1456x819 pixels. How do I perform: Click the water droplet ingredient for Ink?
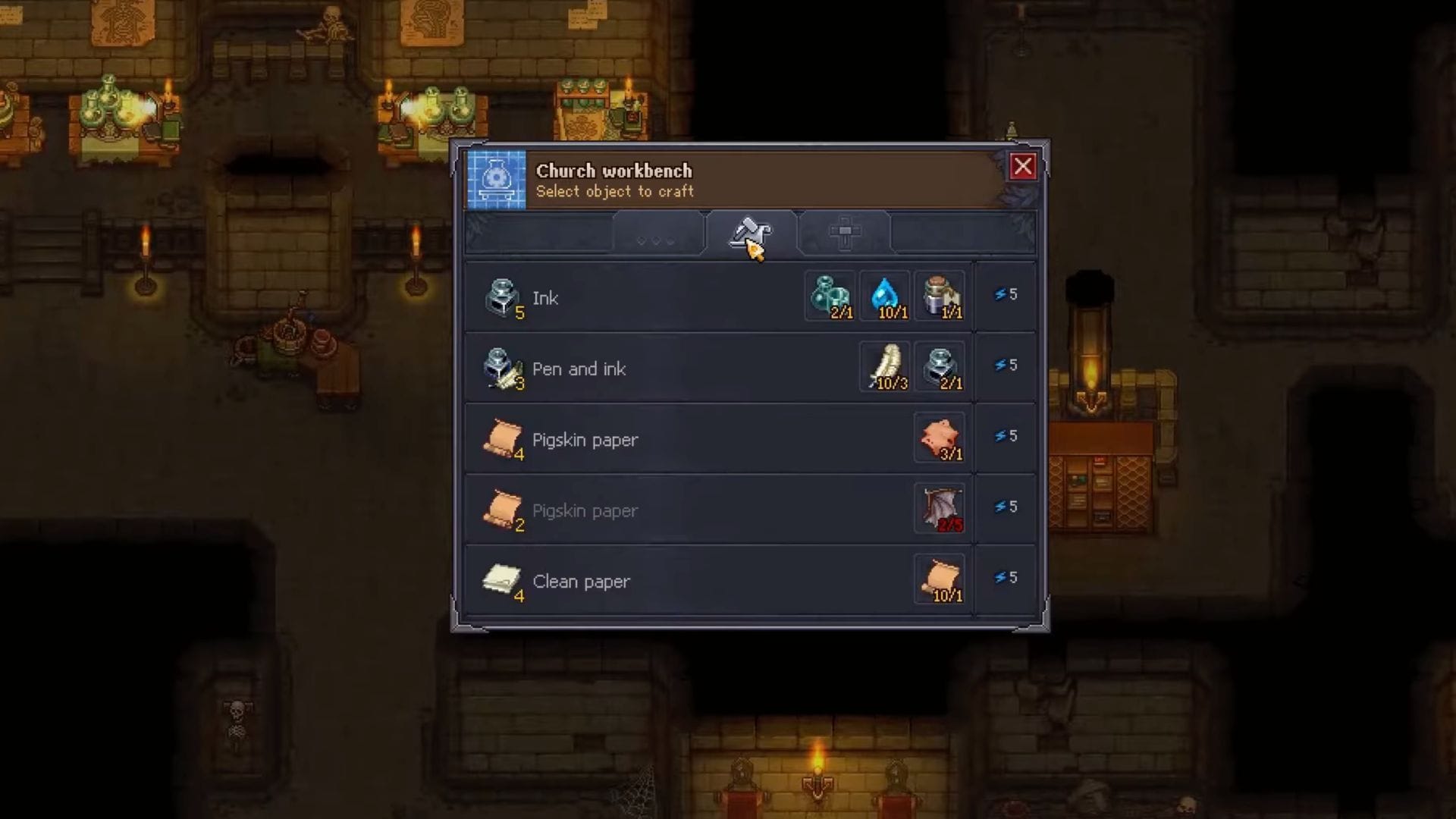tap(884, 296)
